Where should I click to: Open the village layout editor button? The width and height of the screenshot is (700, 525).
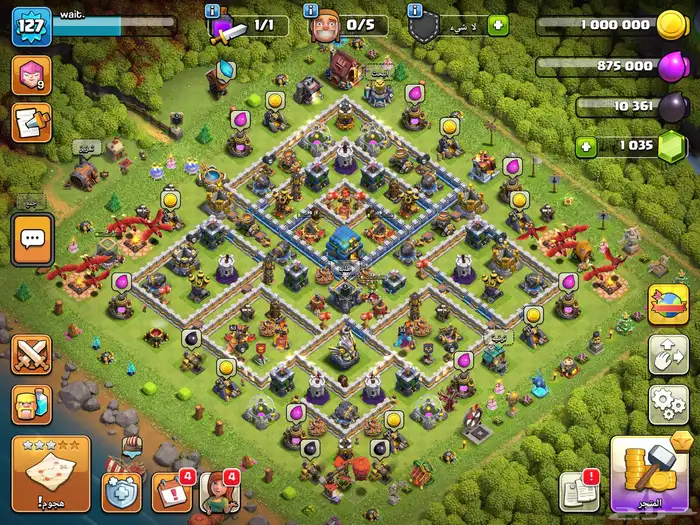click(669, 354)
